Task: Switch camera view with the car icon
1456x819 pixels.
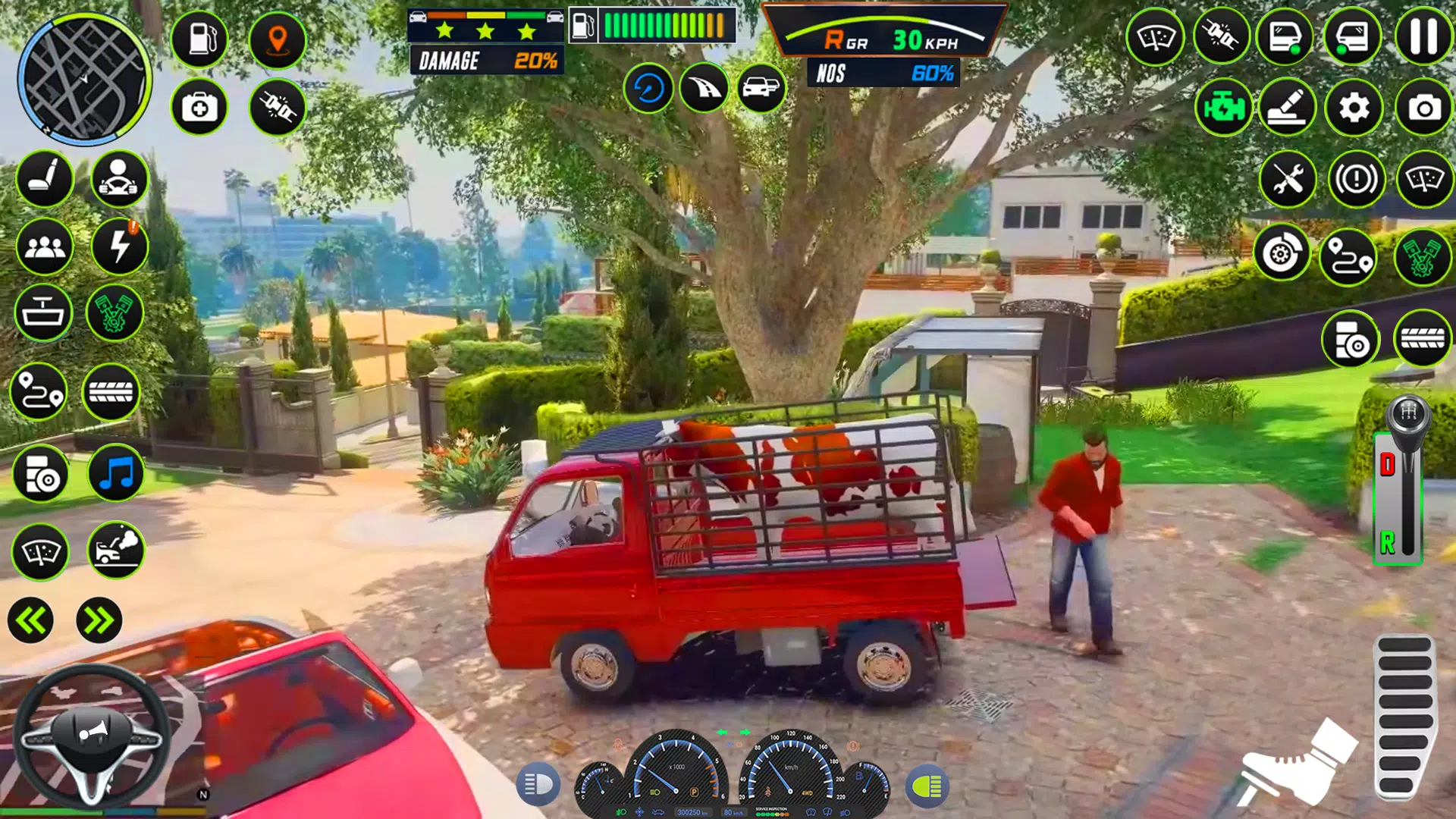Action: coord(761,88)
